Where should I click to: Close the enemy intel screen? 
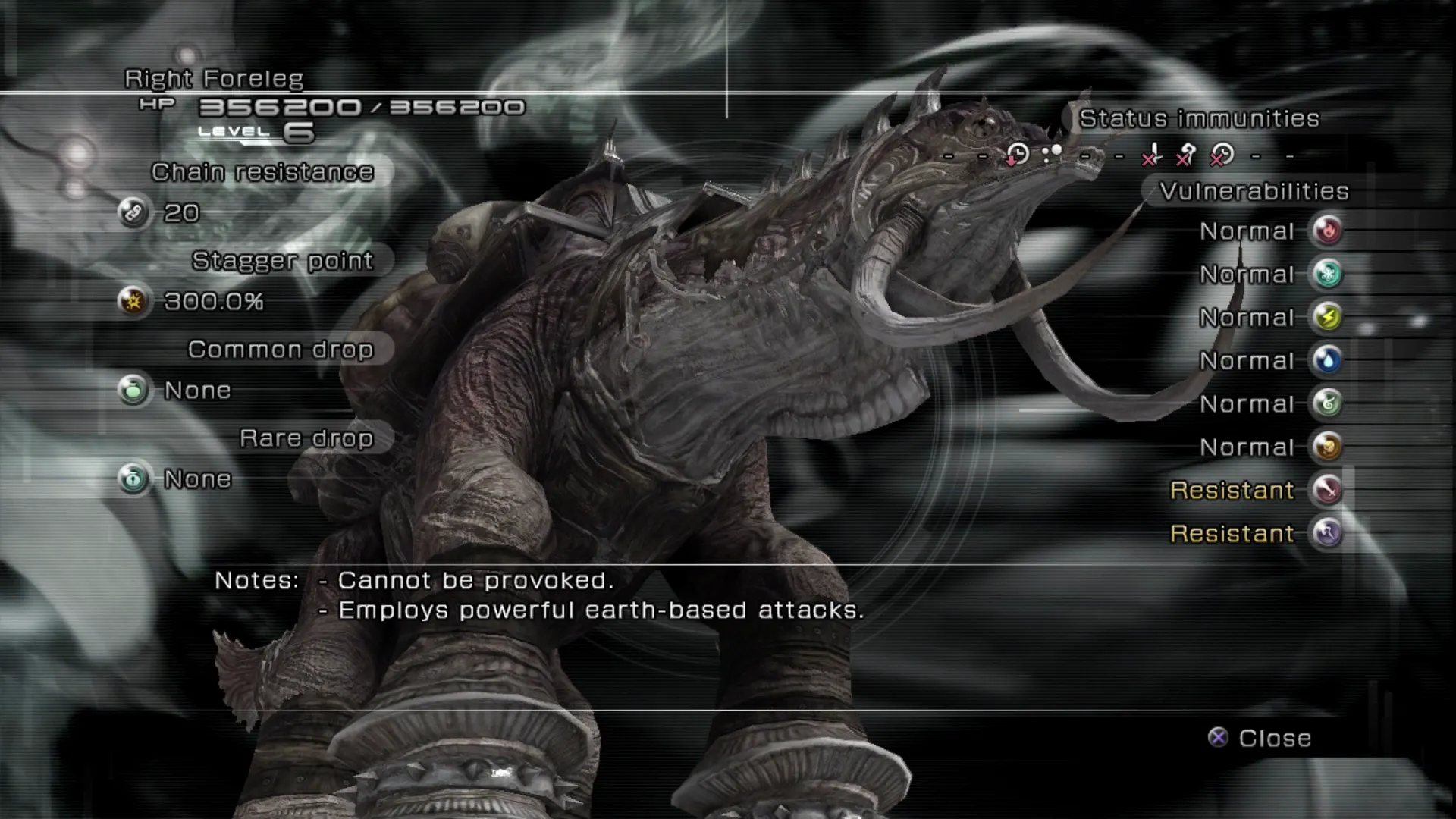(x=1259, y=738)
